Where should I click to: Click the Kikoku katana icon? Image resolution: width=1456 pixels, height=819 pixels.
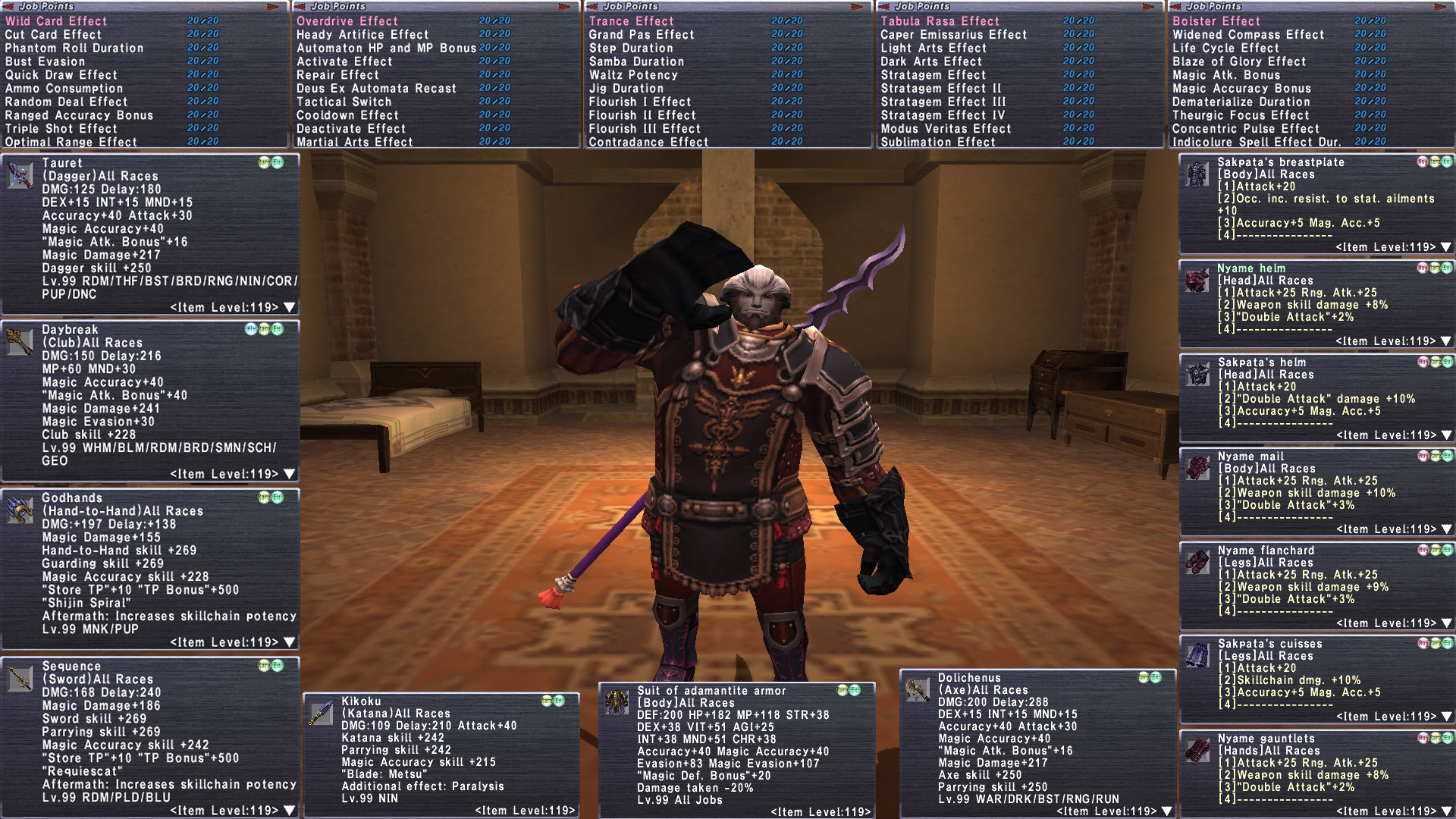click(x=321, y=713)
